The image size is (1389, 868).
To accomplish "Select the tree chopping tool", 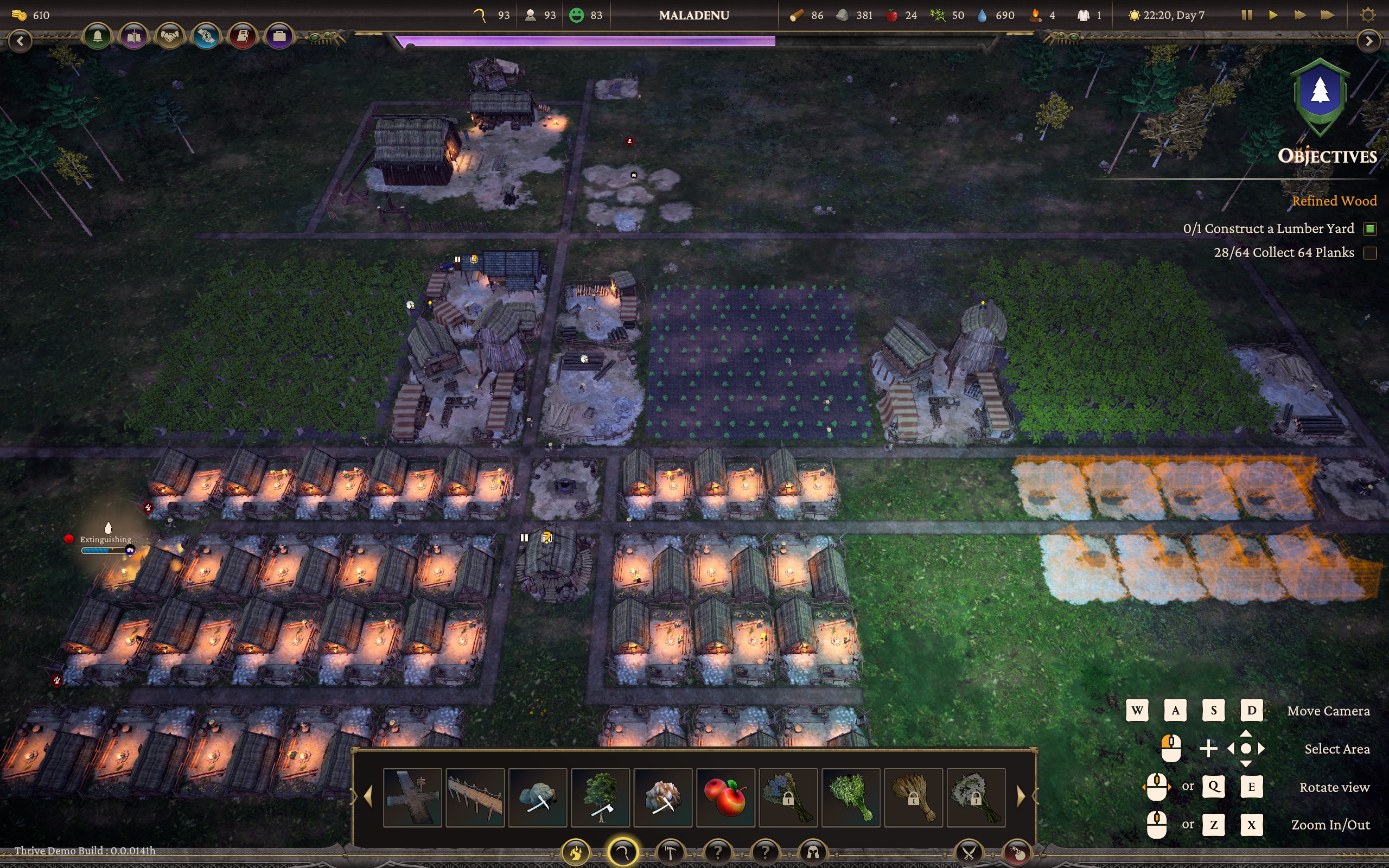I will pyautogui.click(x=601, y=797).
